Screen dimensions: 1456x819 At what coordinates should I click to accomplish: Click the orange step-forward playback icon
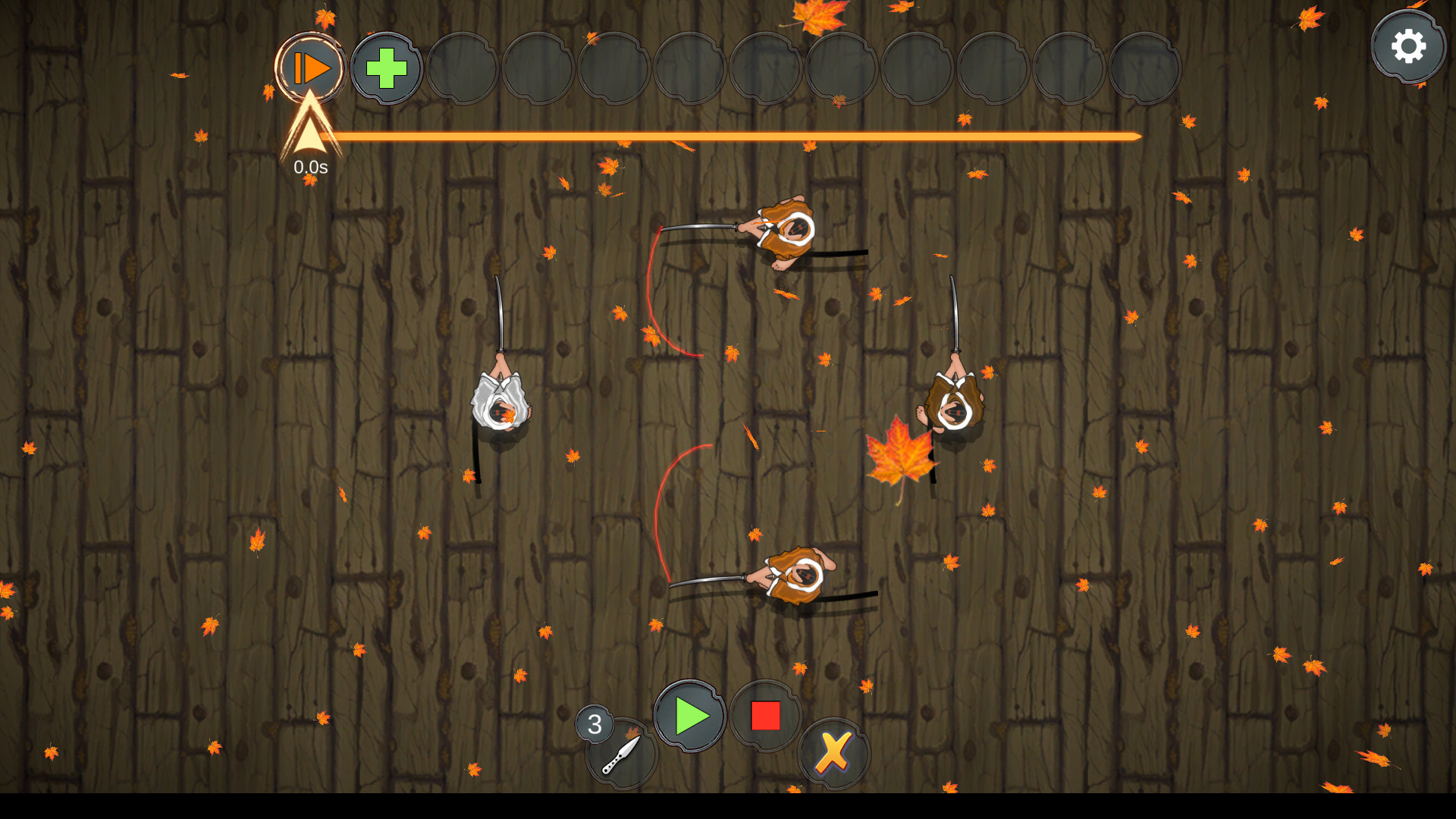click(x=313, y=67)
